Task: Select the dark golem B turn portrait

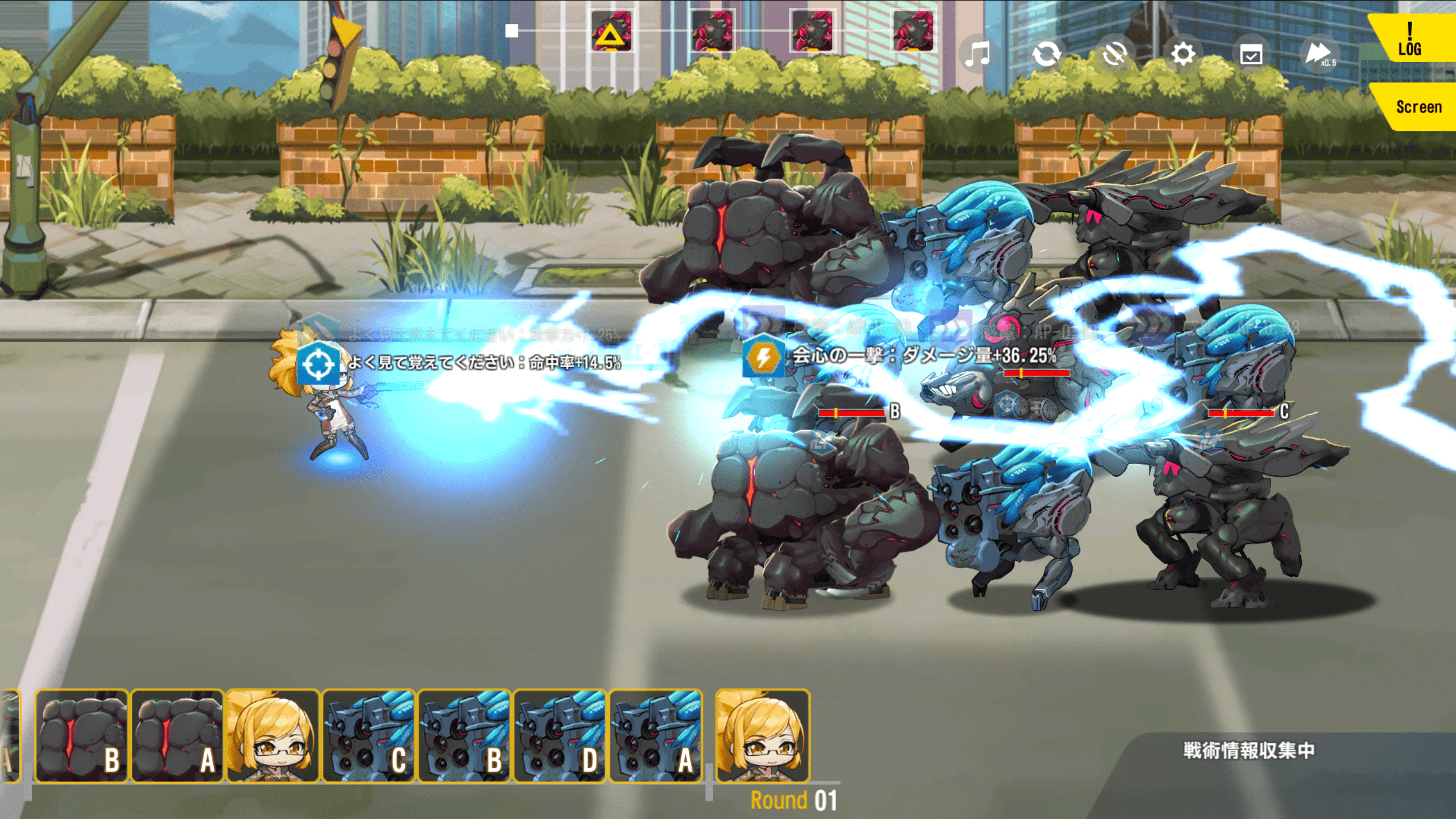Action: point(81,736)
